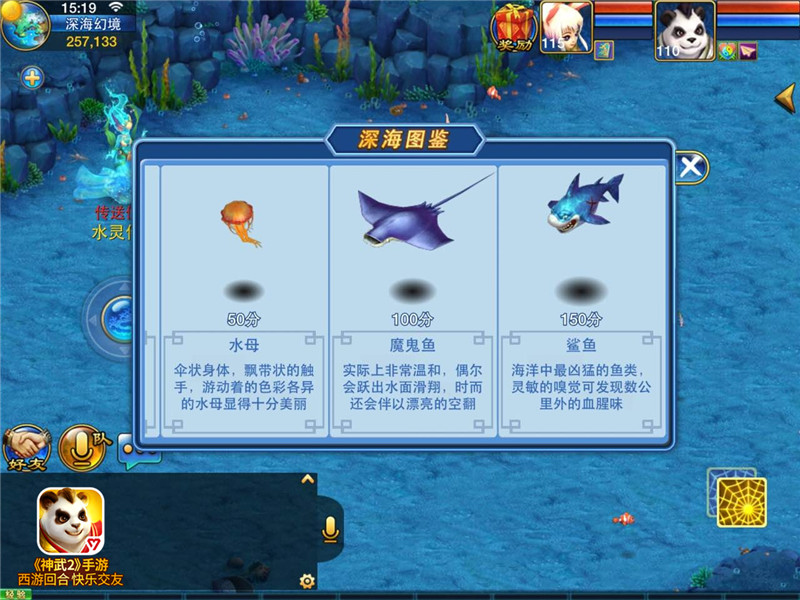Click the blue plus button
This screenshot has width=800, height=600.
pos(33,77)
